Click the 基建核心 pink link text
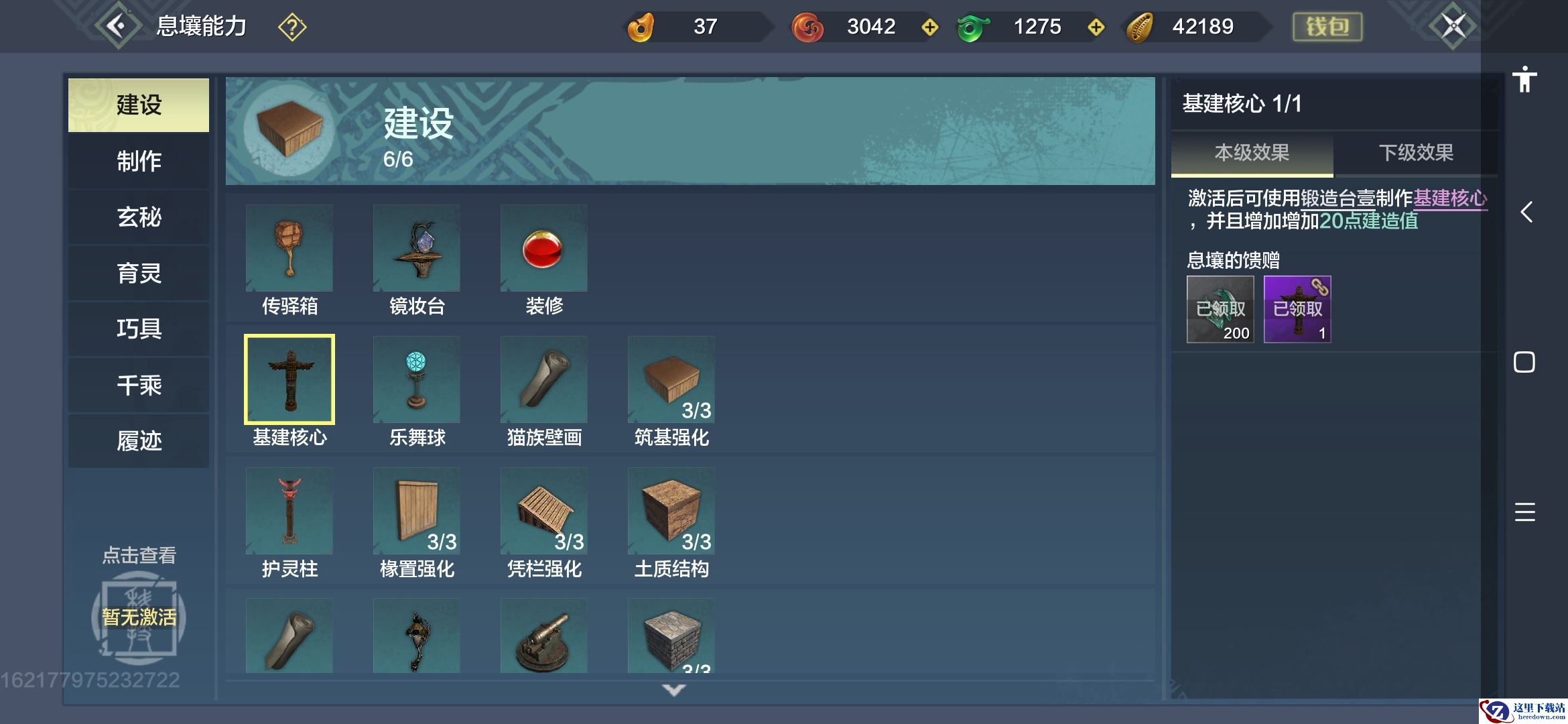Viewport: 1568px width, 724px height. pyautogui.click(x=1449, y=198)
